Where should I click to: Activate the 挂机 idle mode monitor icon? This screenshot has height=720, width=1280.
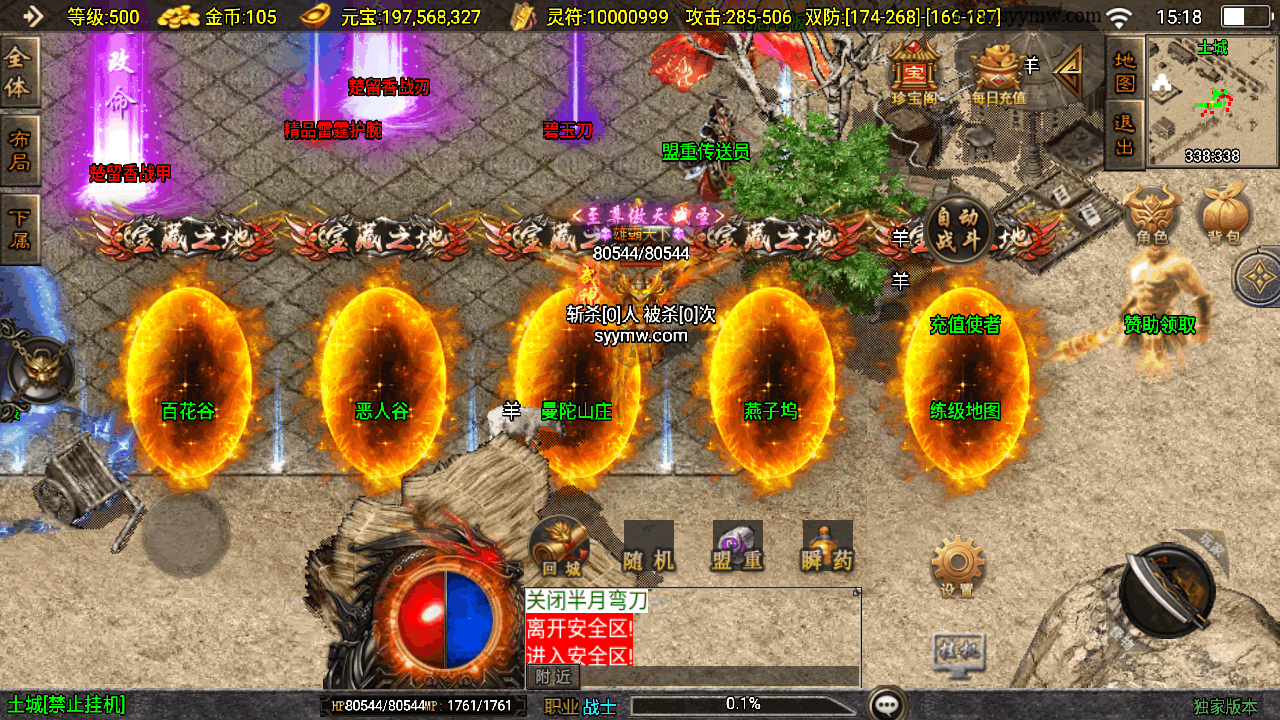pyautogui.click(x=957, y=652)
